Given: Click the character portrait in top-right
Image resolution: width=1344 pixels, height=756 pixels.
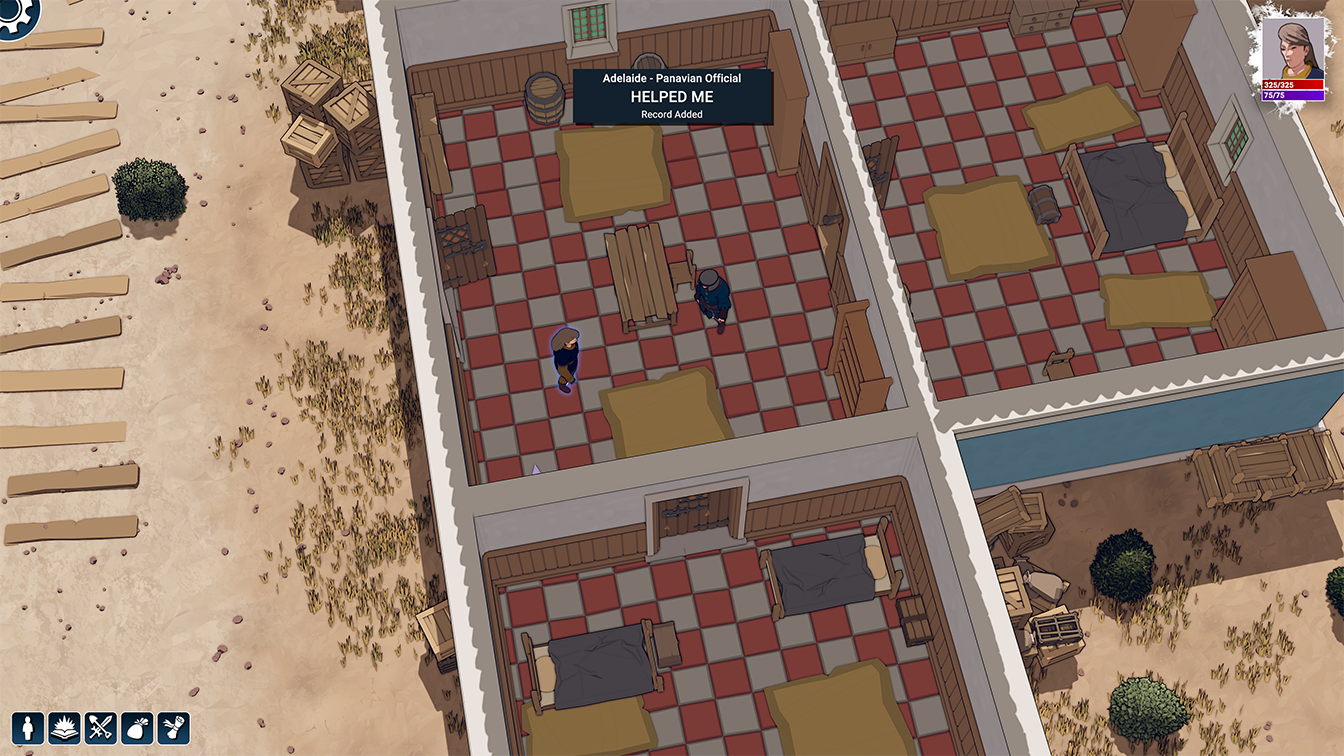Looking at the screenshot, I should (1293, 45).
